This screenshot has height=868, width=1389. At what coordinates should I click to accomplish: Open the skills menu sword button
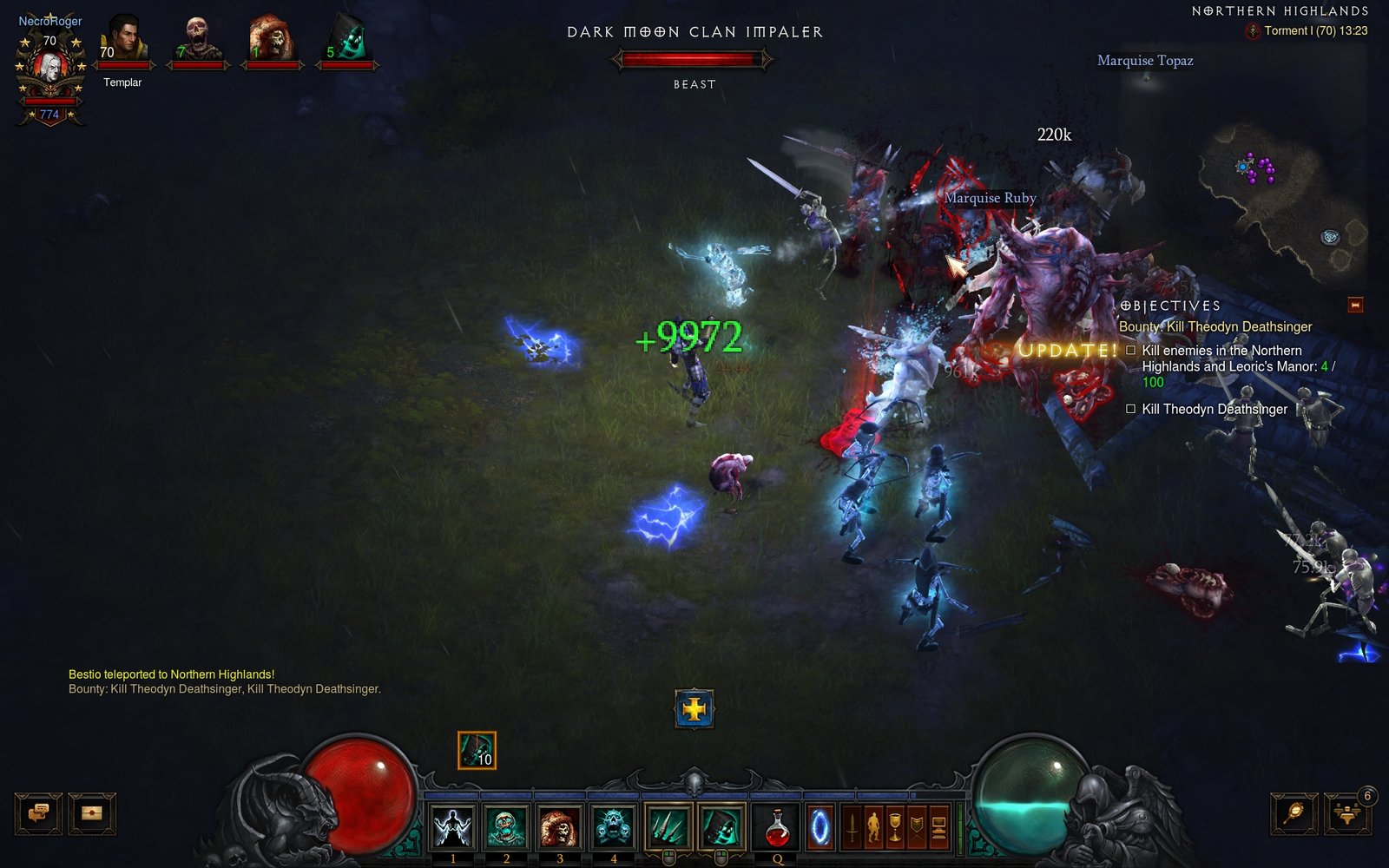[x=852, y=827]
